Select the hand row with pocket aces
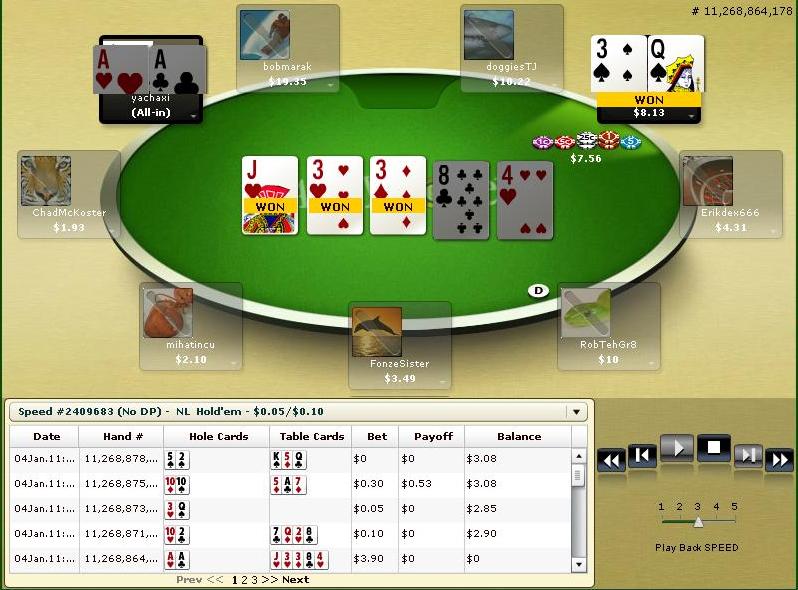Viewport: 798px width, 590px height. (x=290, y=559)
